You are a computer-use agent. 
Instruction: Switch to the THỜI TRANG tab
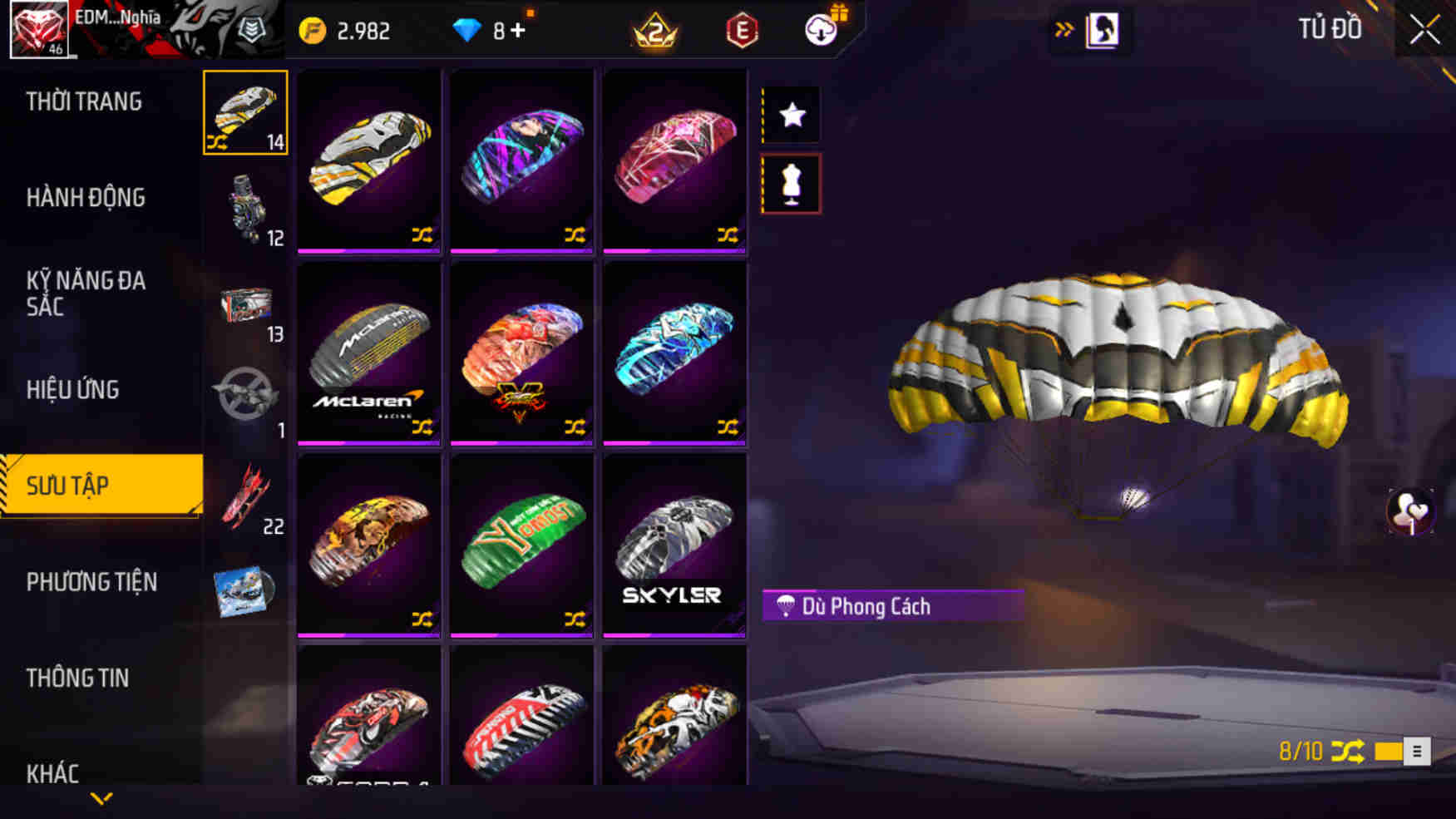(83, 101)
